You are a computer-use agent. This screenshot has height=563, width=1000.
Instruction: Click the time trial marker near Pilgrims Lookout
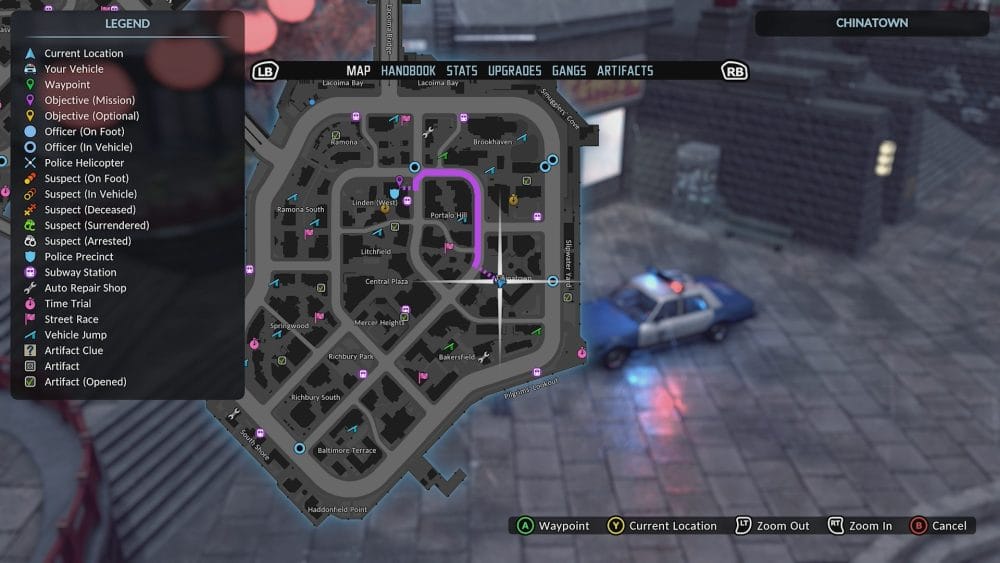tap(580, 354)
